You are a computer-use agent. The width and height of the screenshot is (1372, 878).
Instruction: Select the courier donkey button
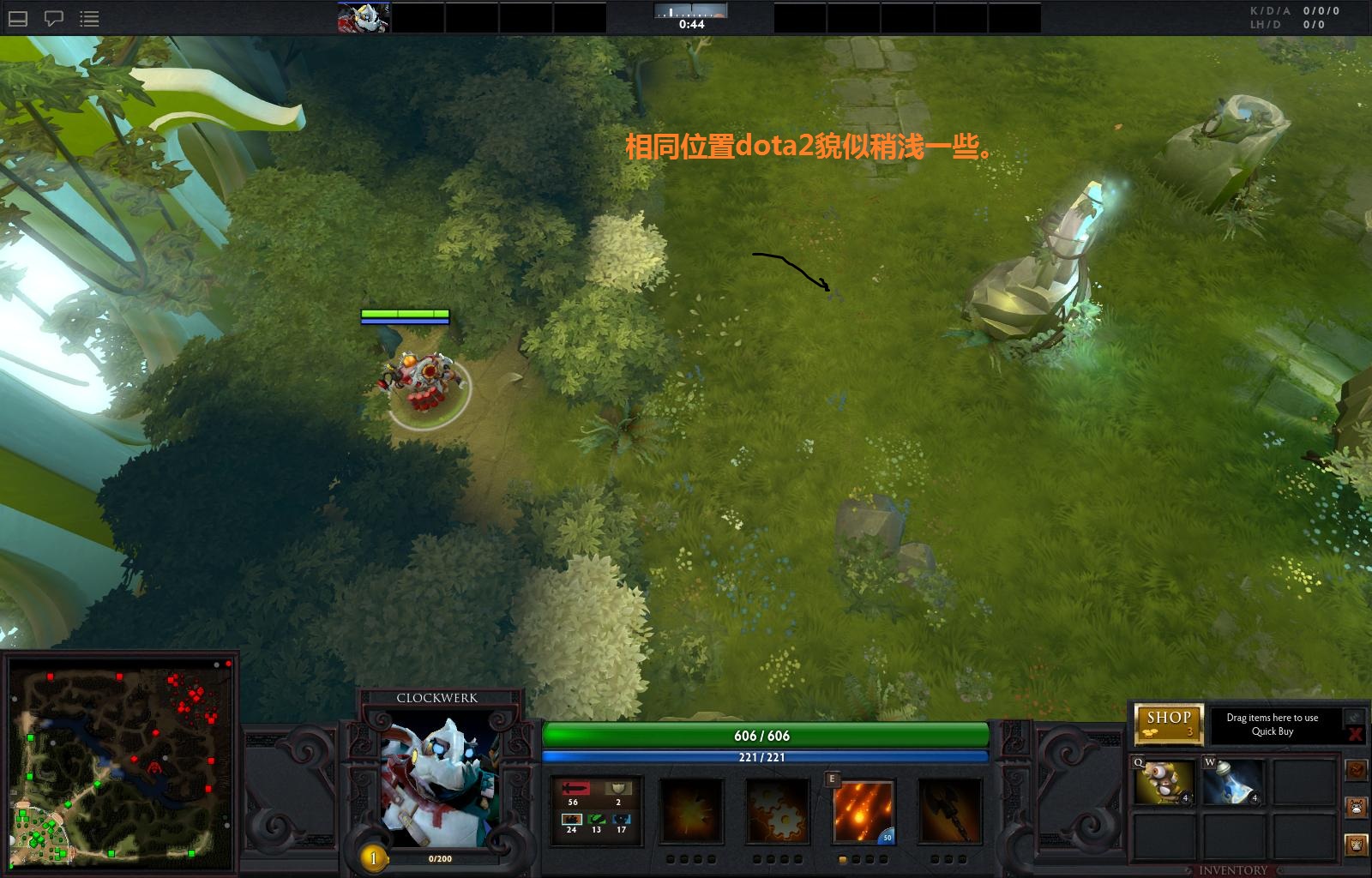(1356, 806)
